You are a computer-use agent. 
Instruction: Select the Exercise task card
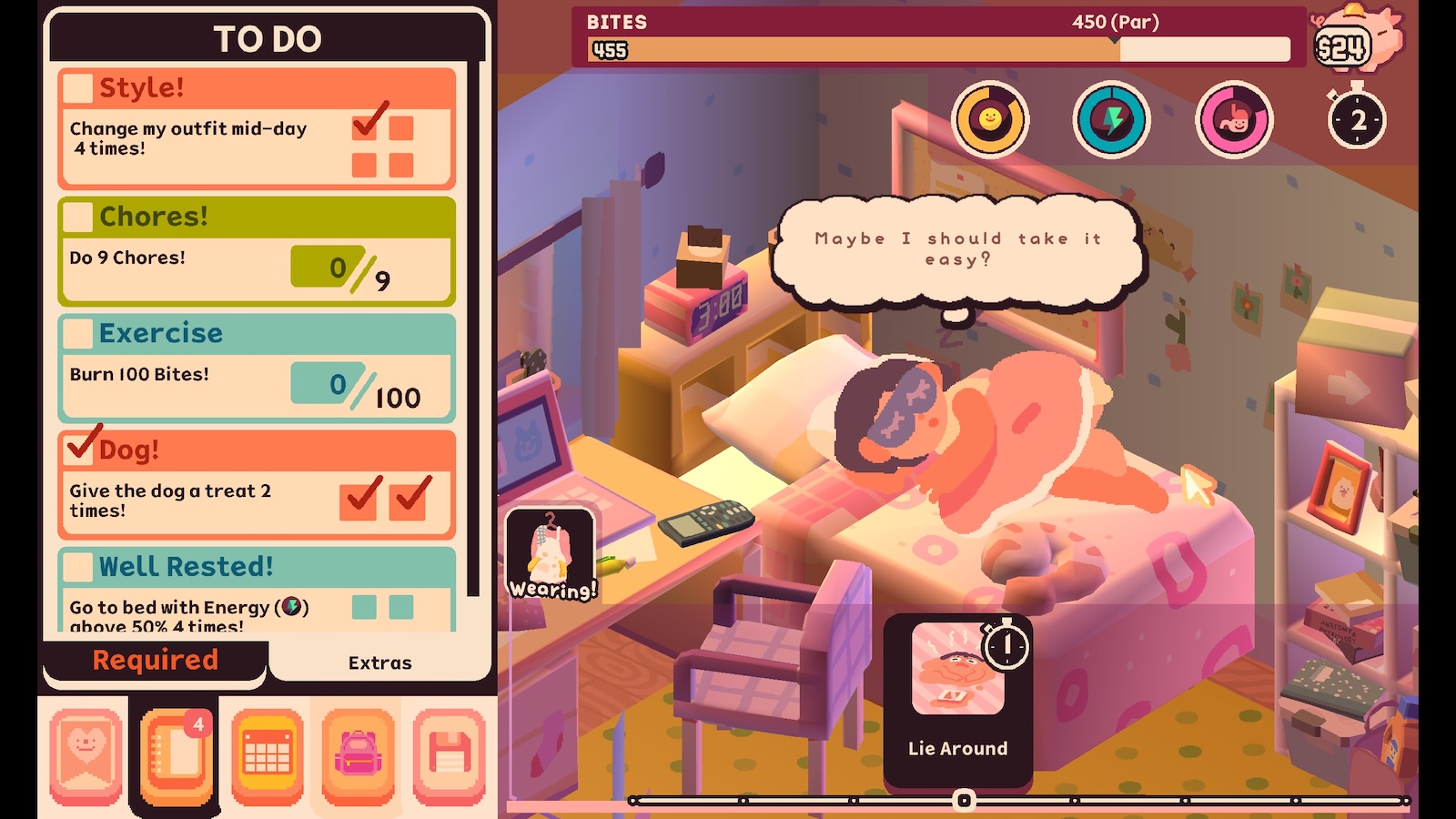click(257, 368)
